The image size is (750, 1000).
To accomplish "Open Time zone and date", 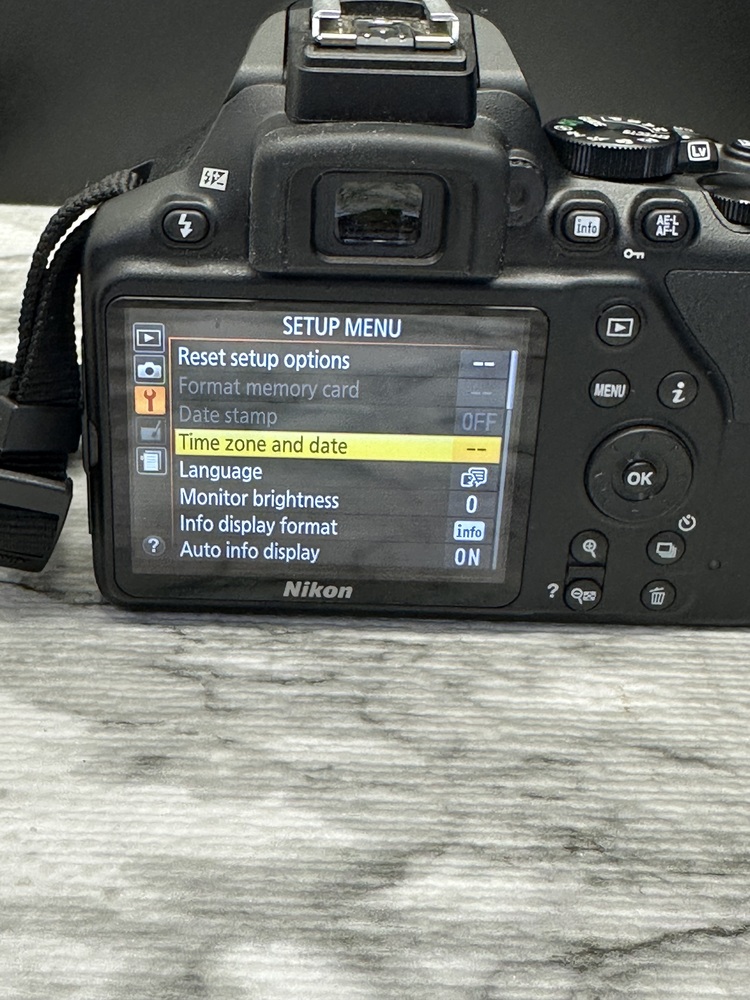I will tap(262, 446).
